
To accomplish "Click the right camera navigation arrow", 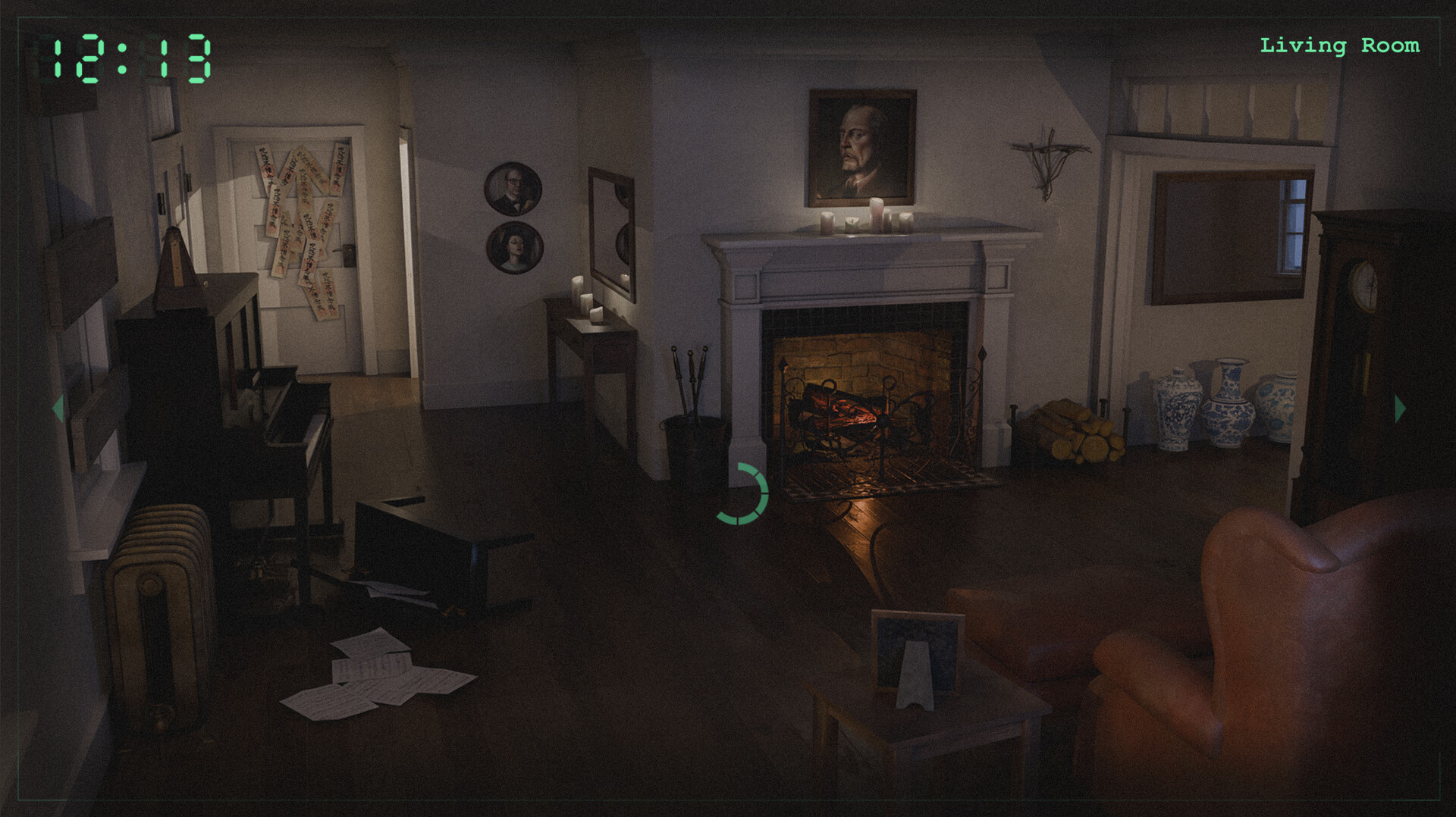I will 1399,409.
